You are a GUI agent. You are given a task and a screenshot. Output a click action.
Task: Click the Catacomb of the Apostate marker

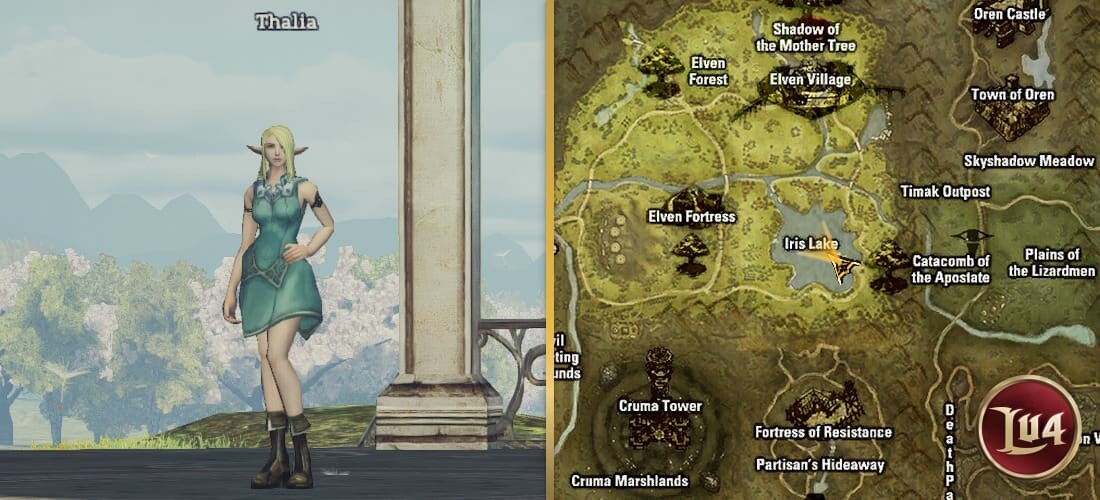[x=888, y=265]
